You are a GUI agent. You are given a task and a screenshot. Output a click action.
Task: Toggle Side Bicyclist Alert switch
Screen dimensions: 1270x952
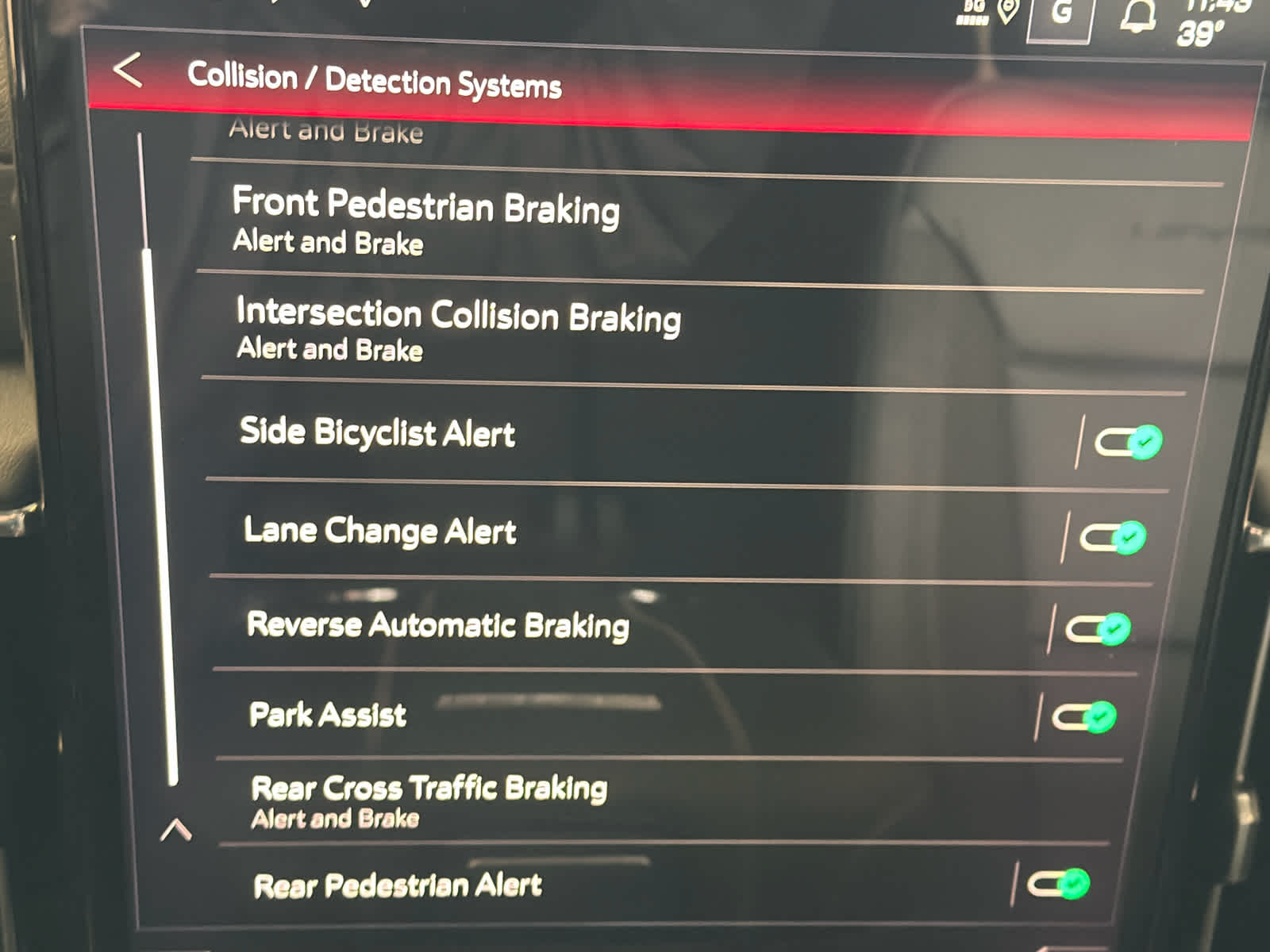pos(1128,442)
